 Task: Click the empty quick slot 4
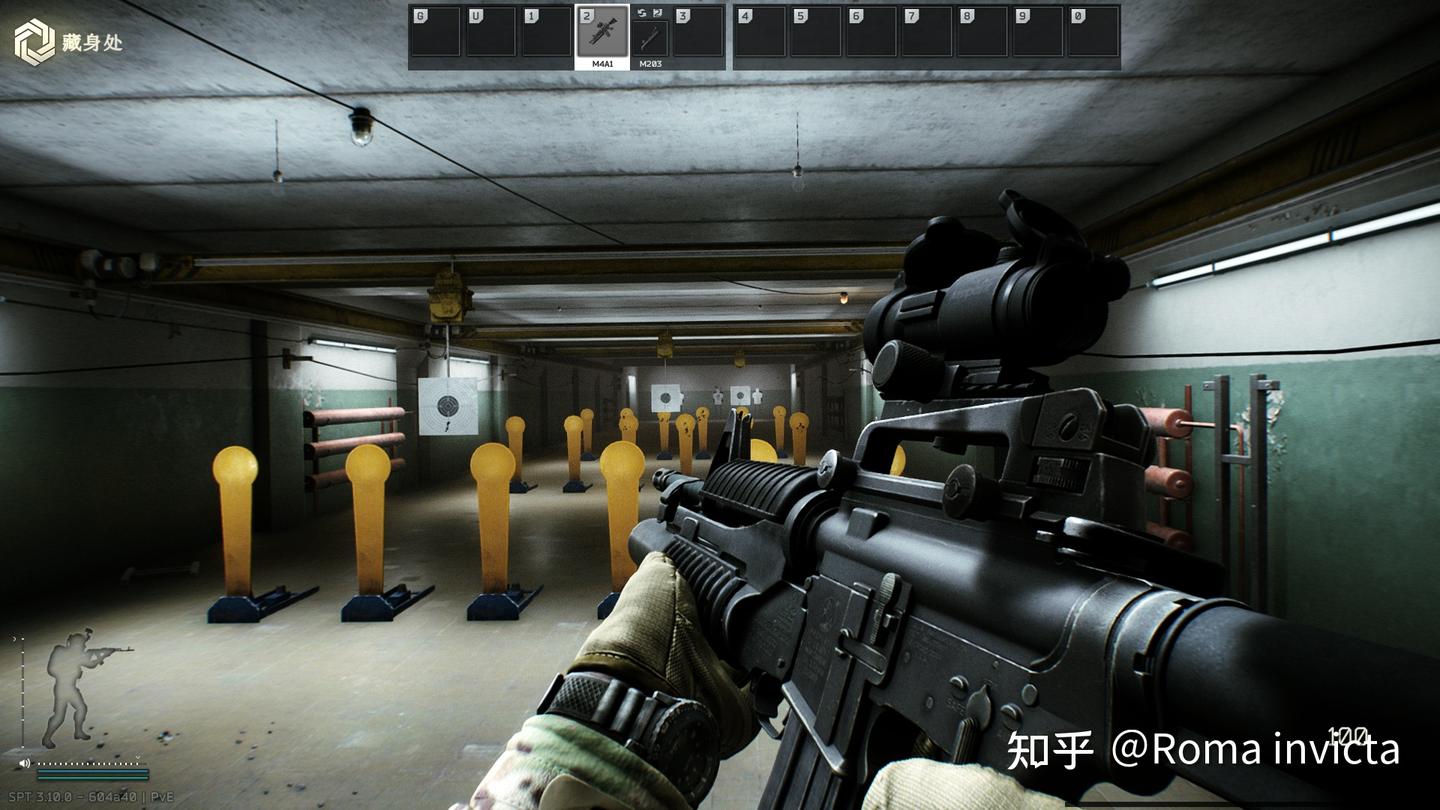tap(760, 32)
